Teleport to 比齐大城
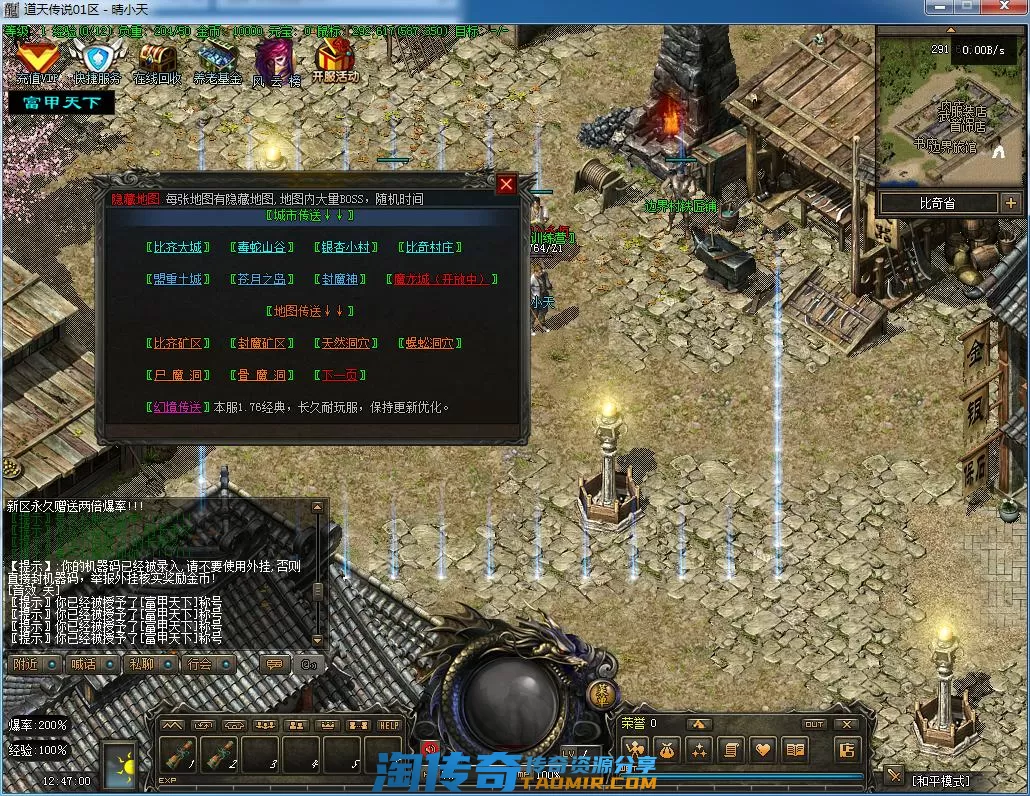 point(177,247)
